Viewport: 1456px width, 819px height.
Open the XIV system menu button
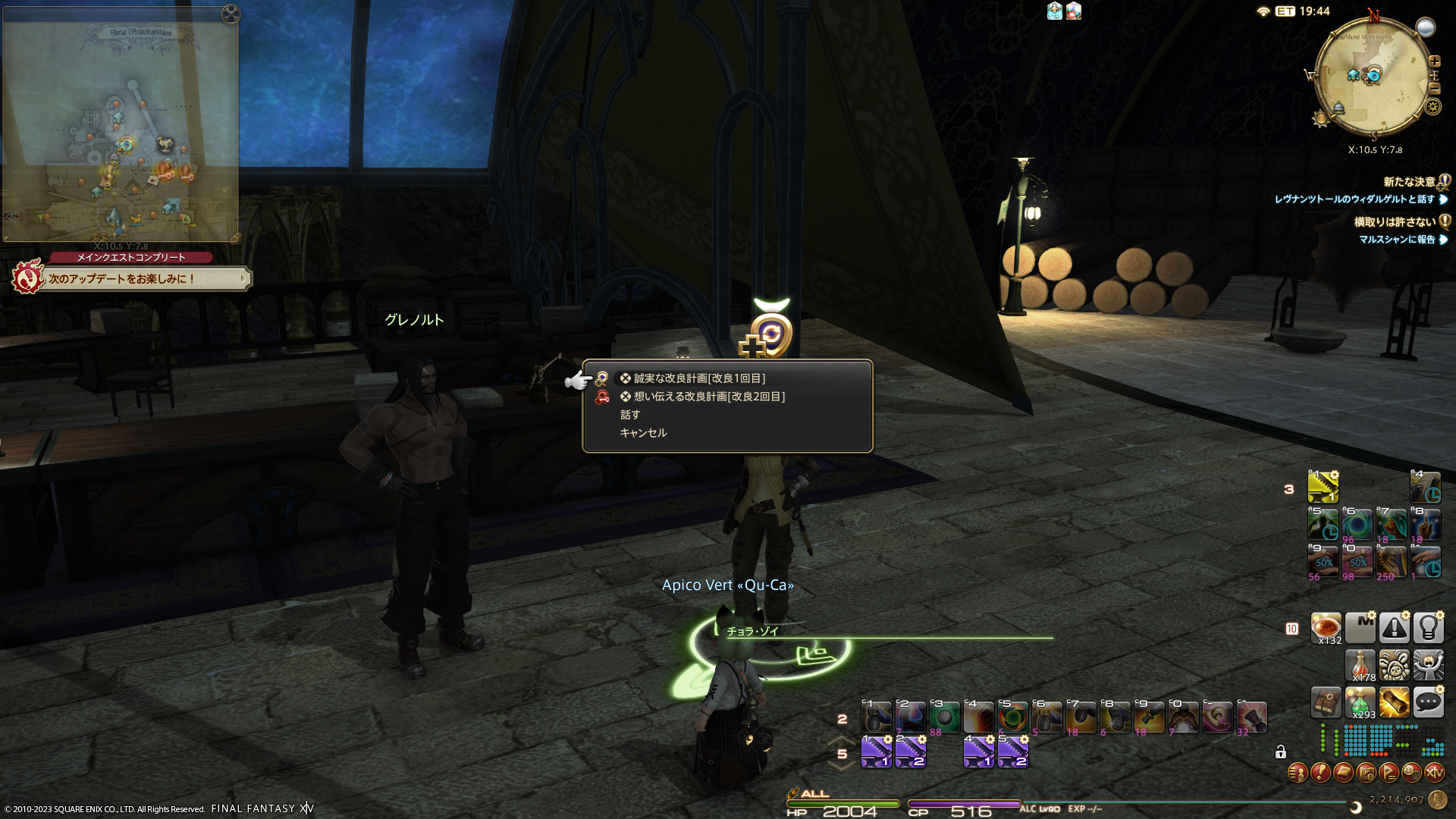(1434, 773)
